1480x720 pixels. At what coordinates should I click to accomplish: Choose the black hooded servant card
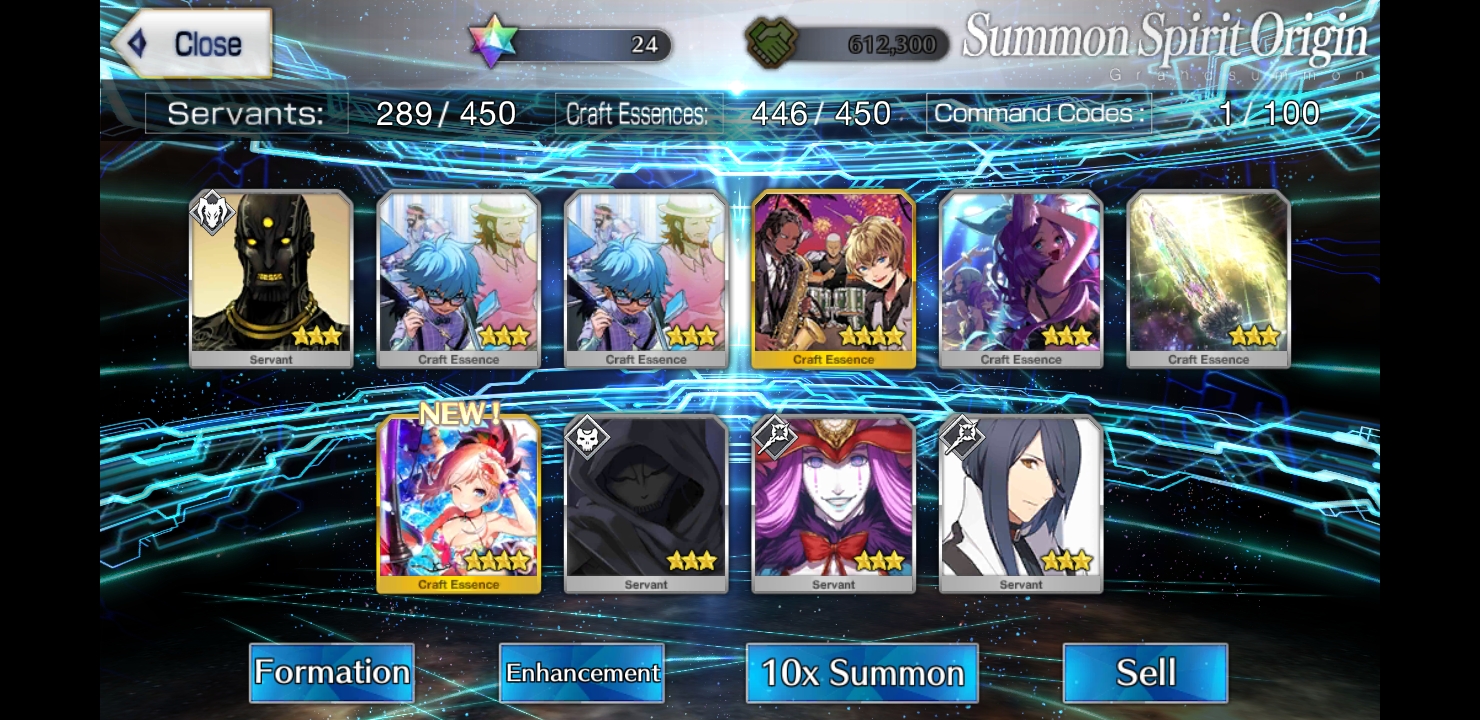(646, 503)
